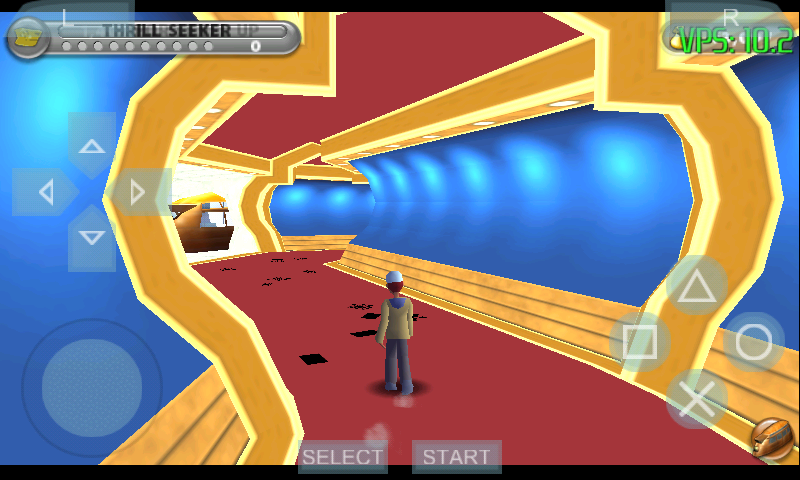
Task: Tap the circle touch button
Action: tap(754, 342)
